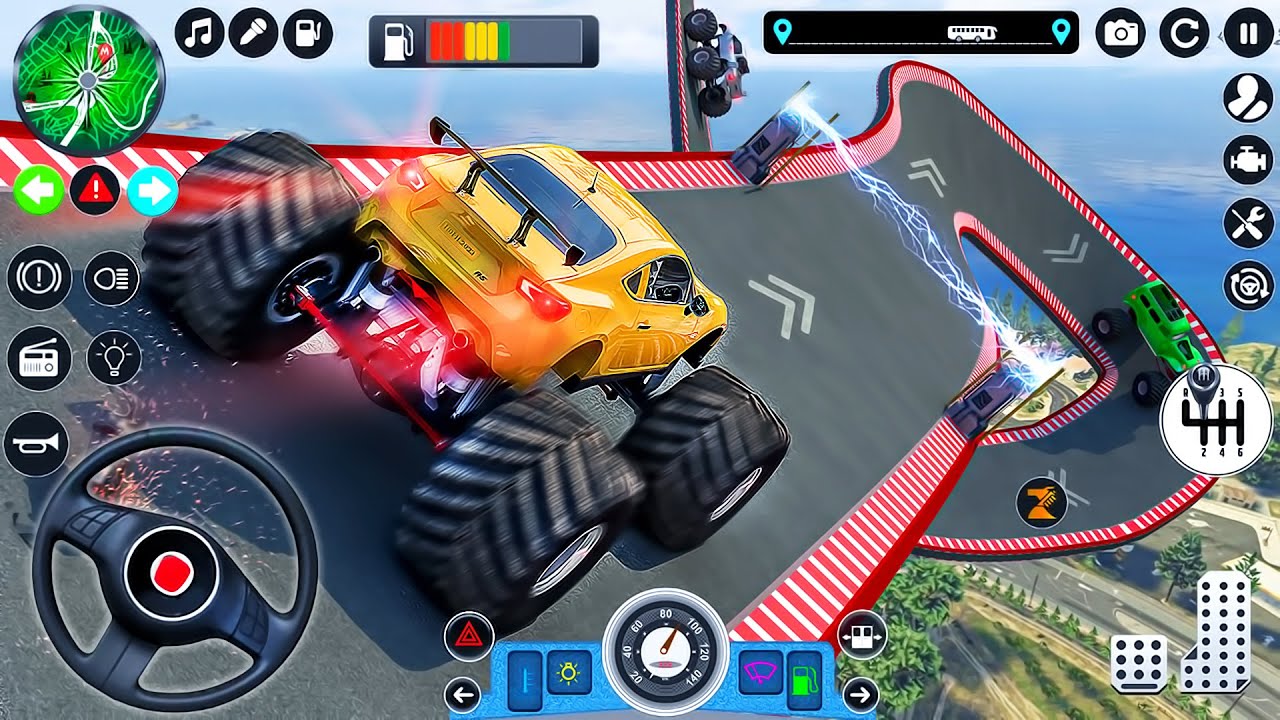Click the seatbelt icon button

click(1247, 98)
